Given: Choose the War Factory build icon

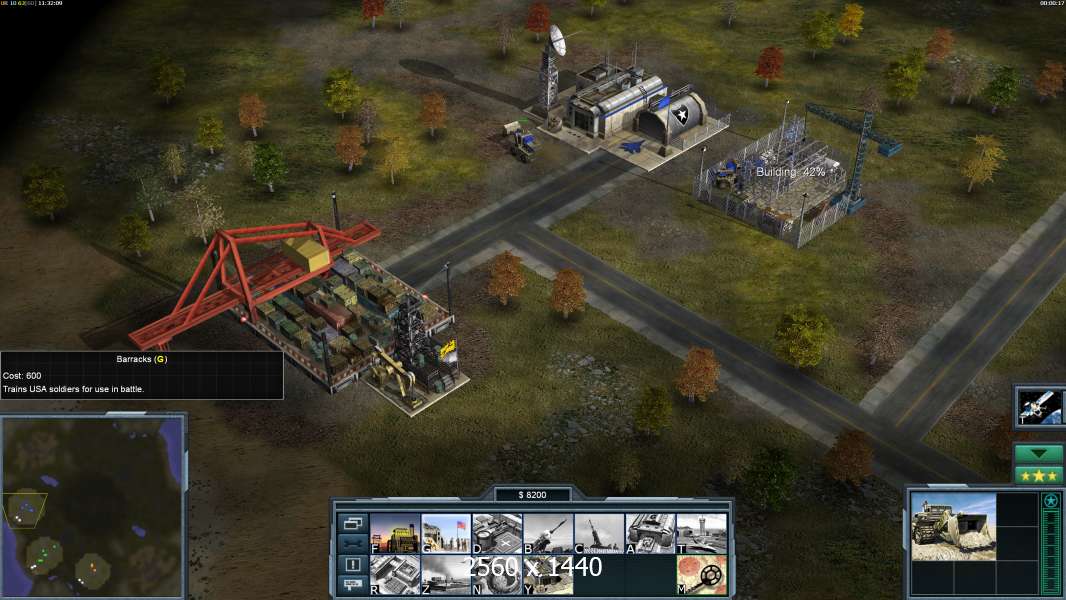Looking at the screenshot, I should tap(650, 533).
